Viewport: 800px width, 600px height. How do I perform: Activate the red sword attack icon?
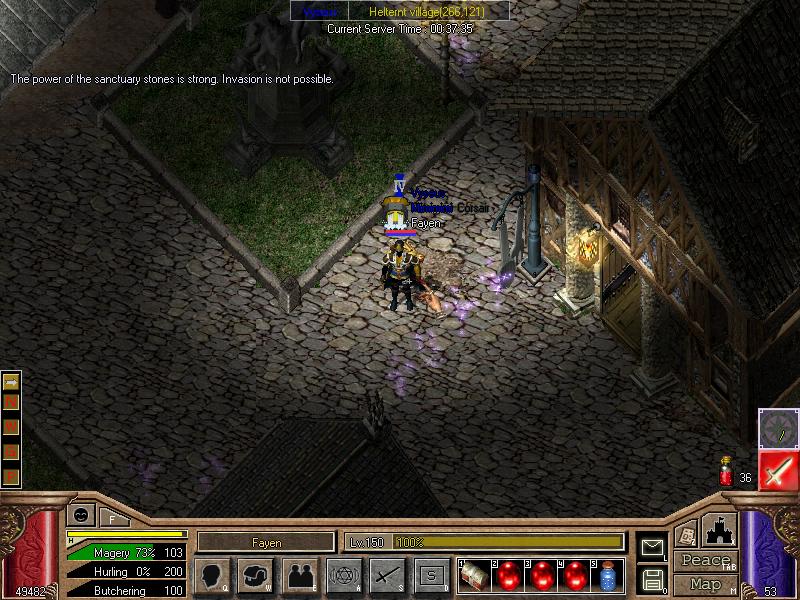pos(777,469)
